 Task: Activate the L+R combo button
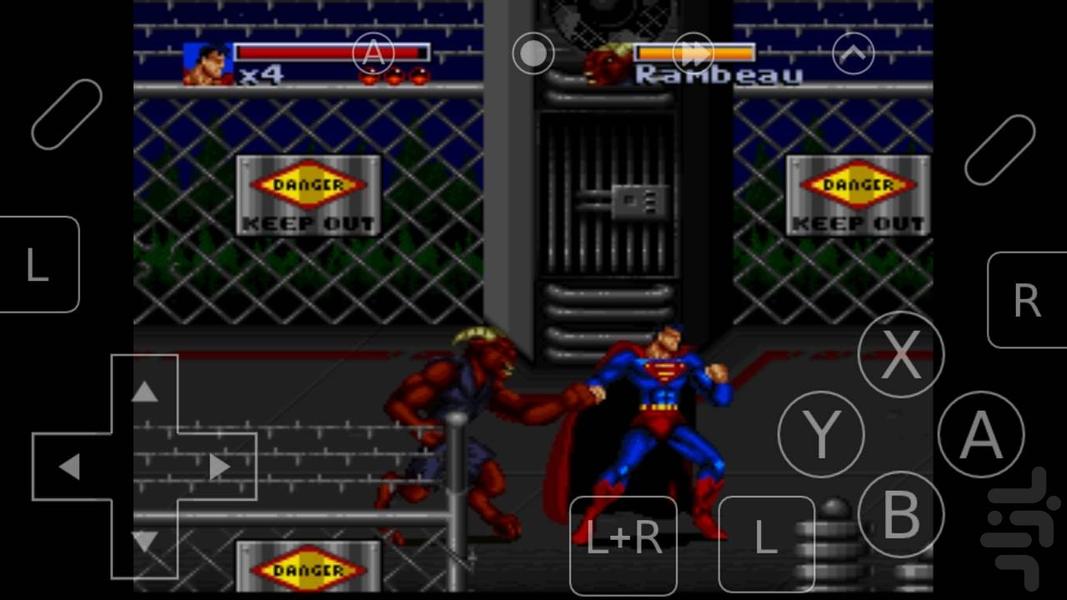pos(623,540)
